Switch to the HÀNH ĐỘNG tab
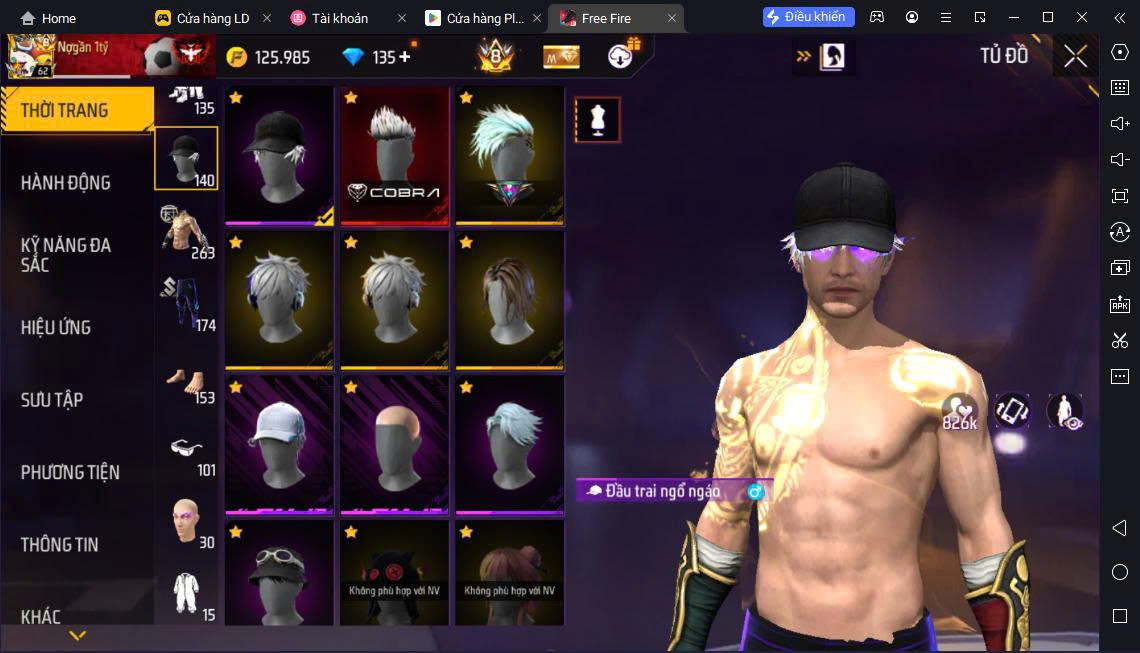This screenshot has height=653, width=1140. 66,182
